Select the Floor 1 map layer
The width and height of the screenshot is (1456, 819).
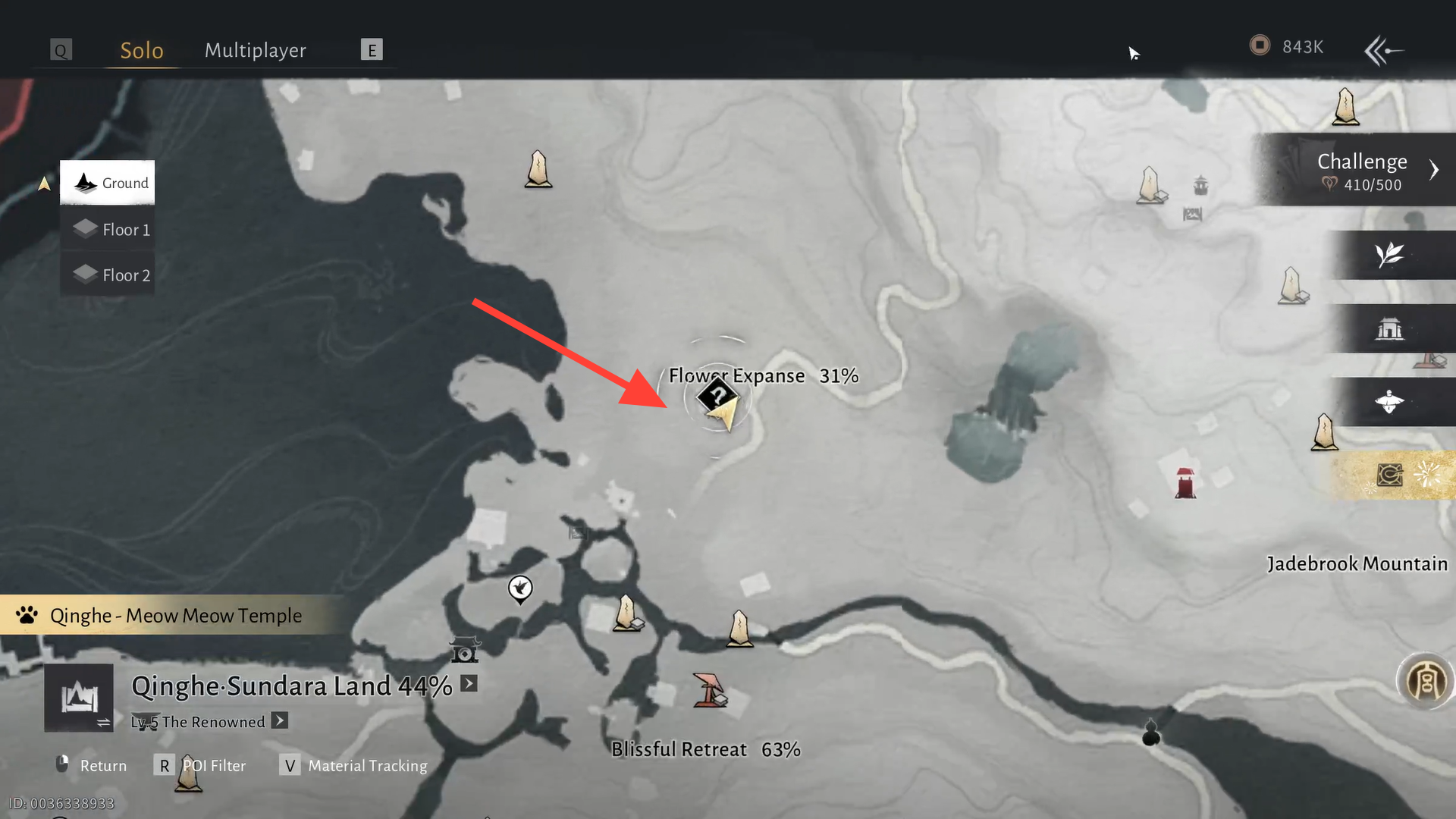pos(108,229)
